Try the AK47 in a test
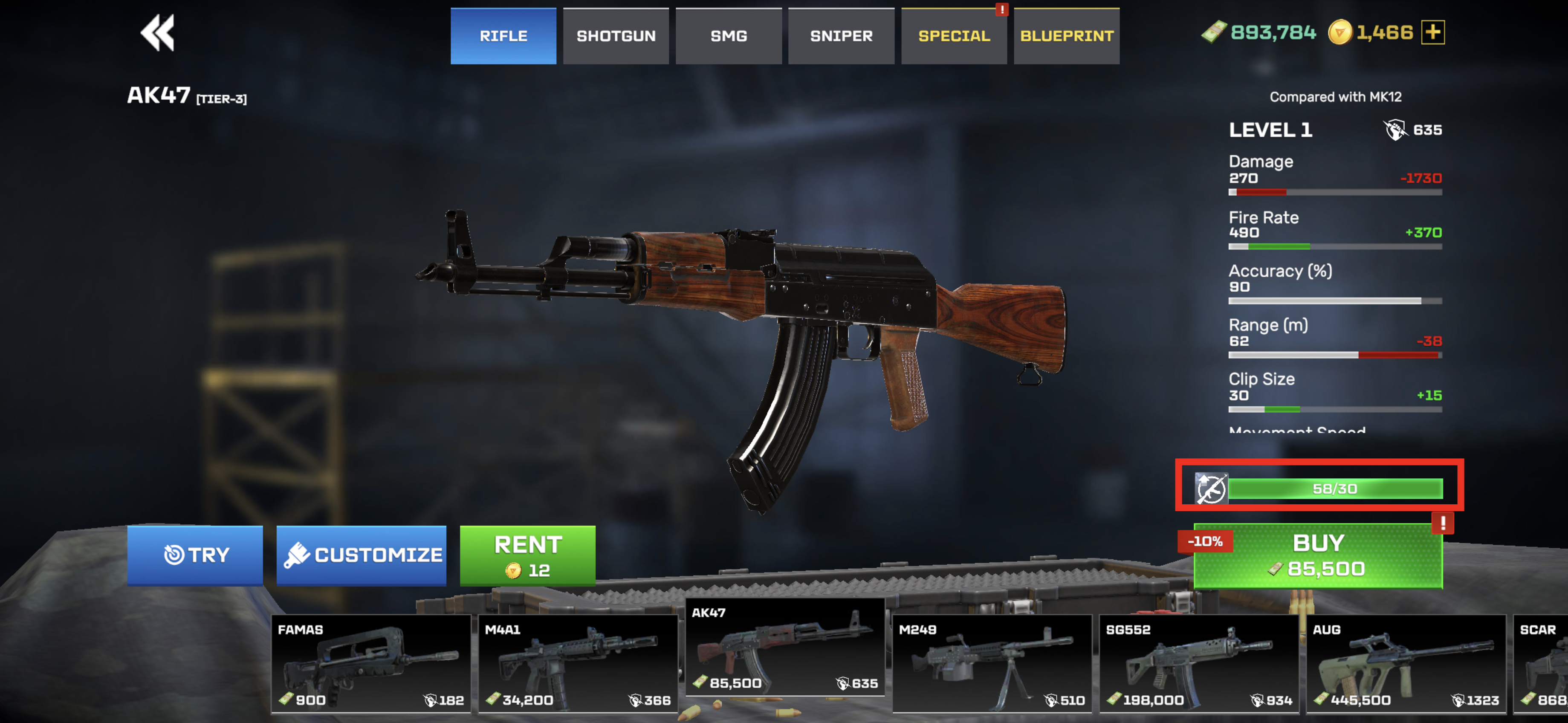This screenshot has height=723, width=1568. 195,555
